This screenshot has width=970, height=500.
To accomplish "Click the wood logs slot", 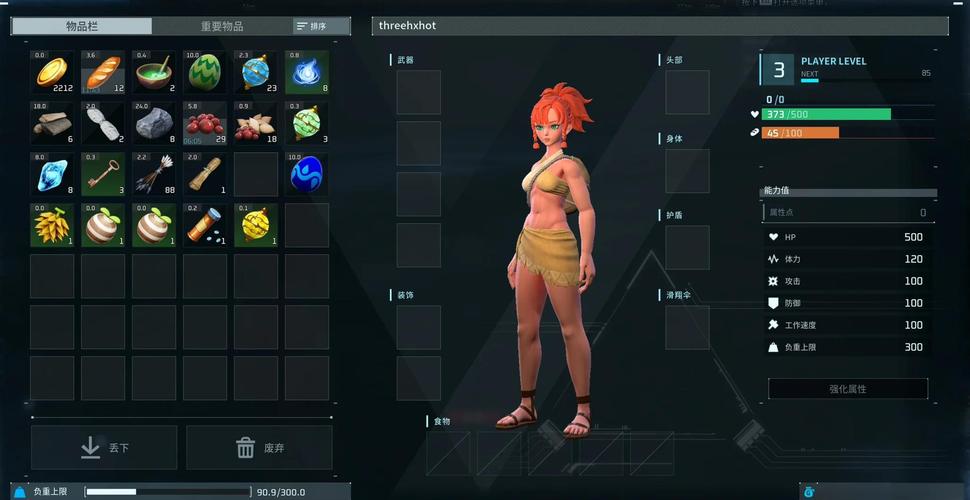I will [x=52, y=123].
